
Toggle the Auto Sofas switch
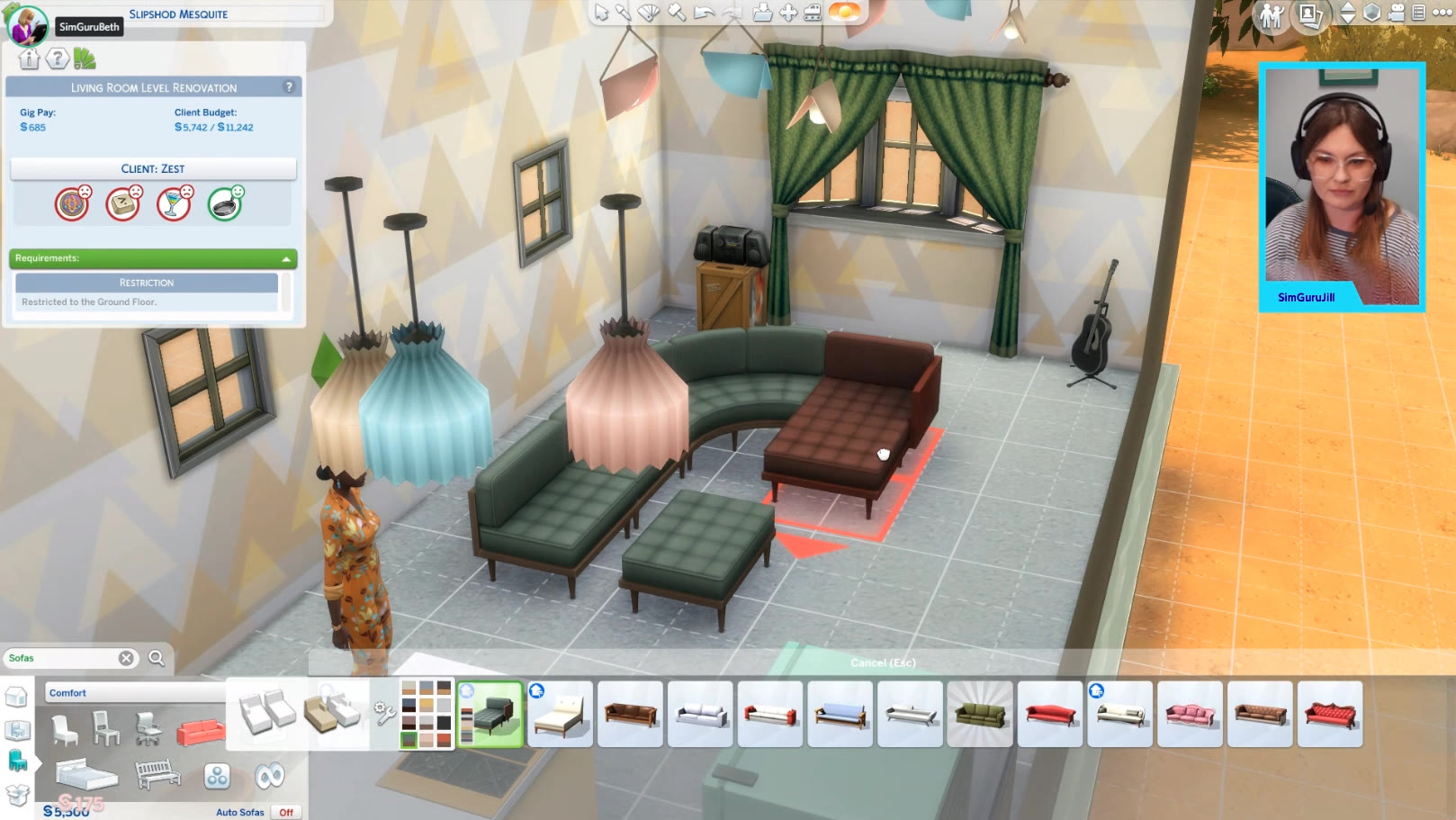coord(285,812)
